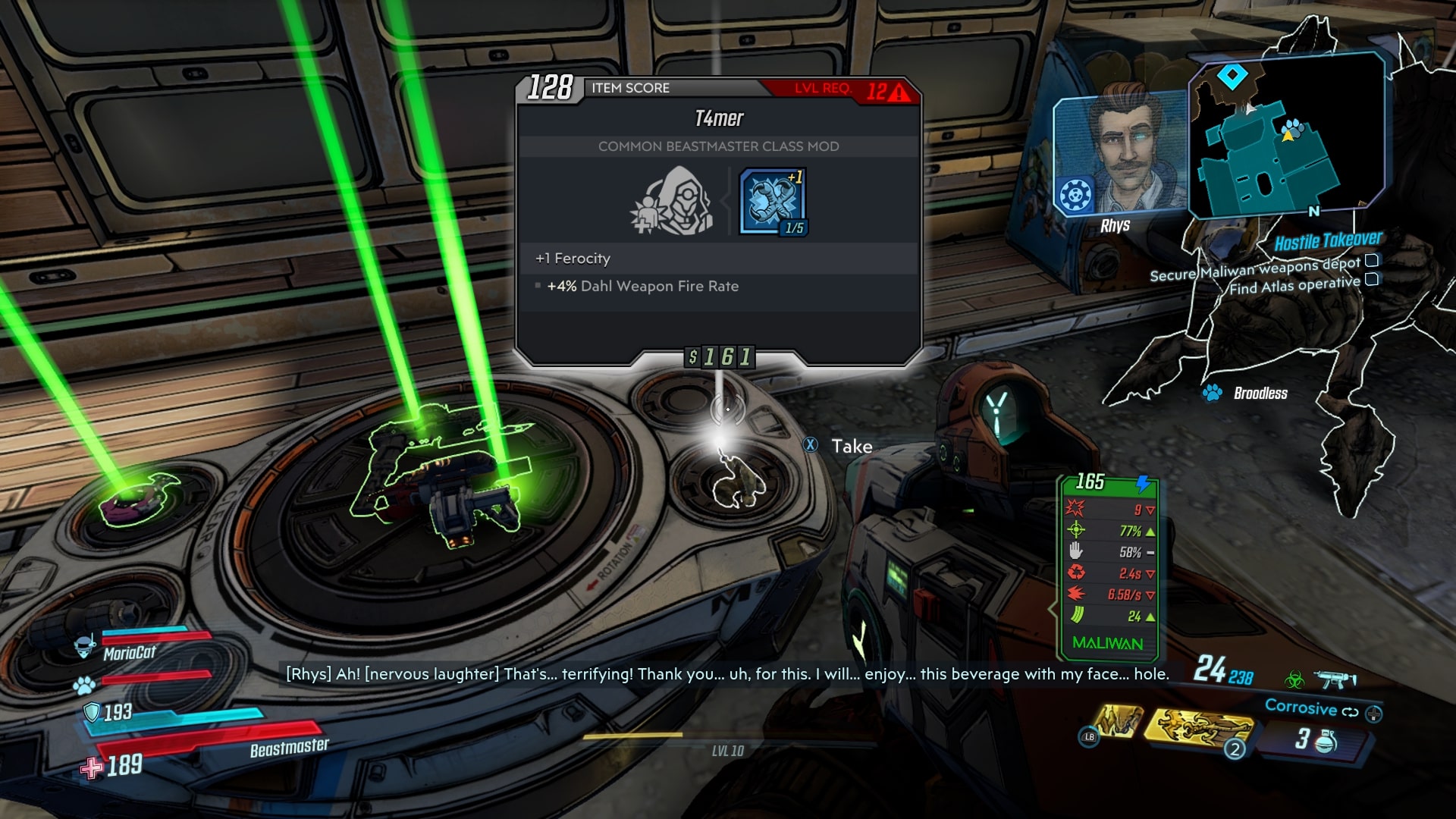Click the pet paw icon beside health bars

84,686
